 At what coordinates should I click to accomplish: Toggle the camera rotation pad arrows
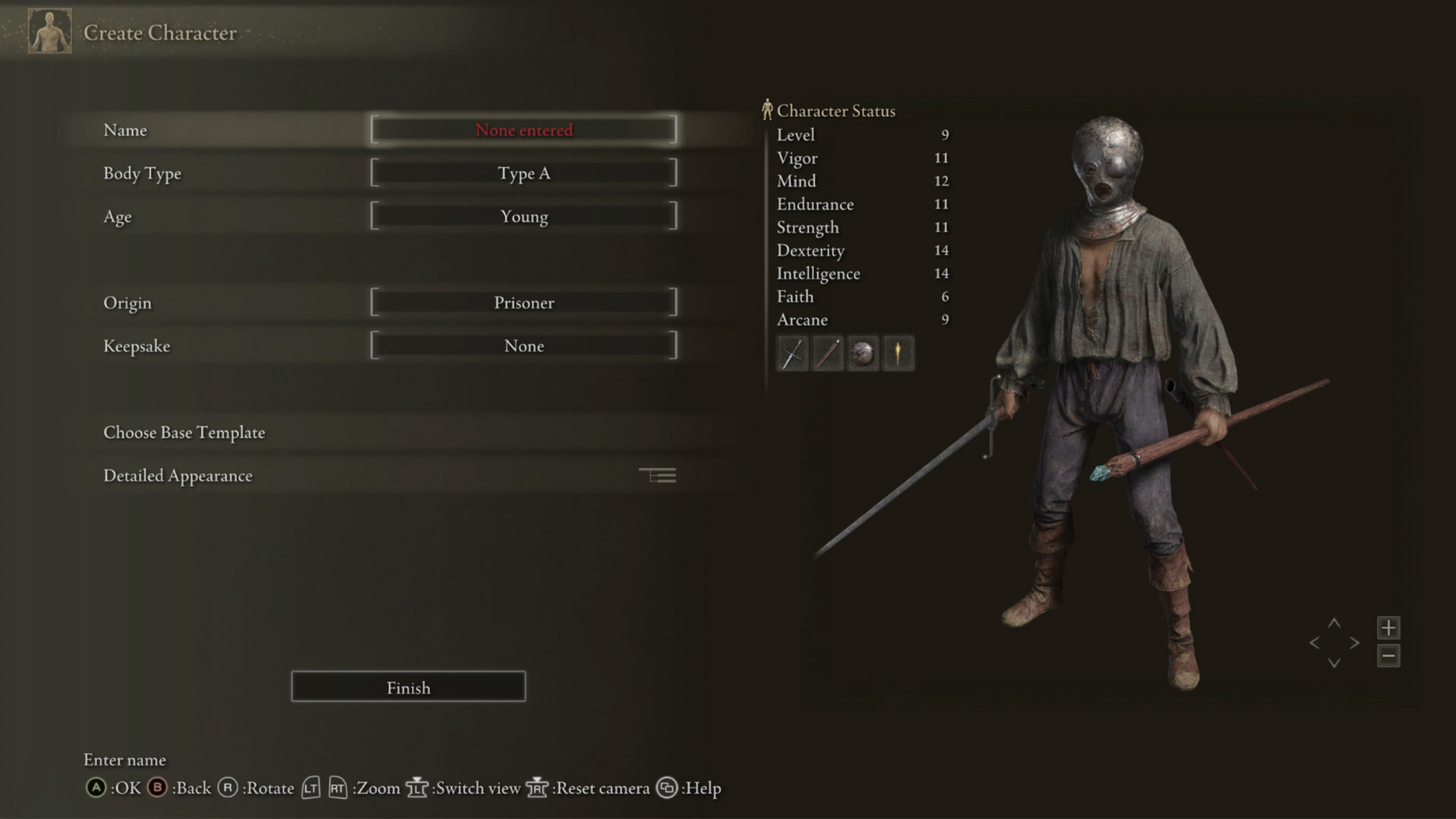click(1333, 642)
